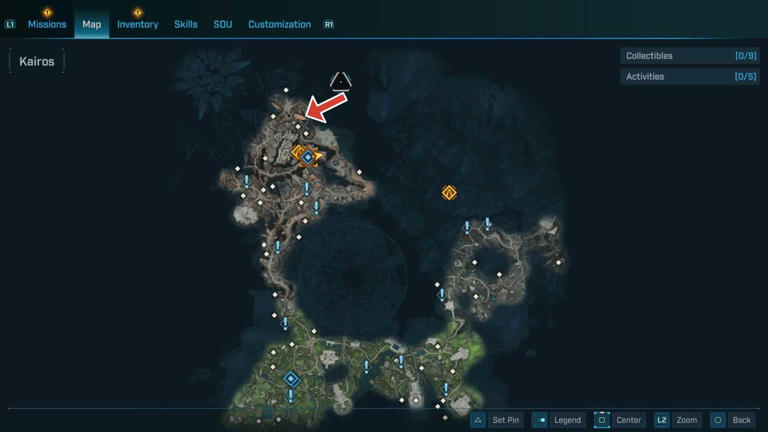Go Back from the map
This screenshot has height=432, width=768.
pyautogui.click(x=731, y=420)
